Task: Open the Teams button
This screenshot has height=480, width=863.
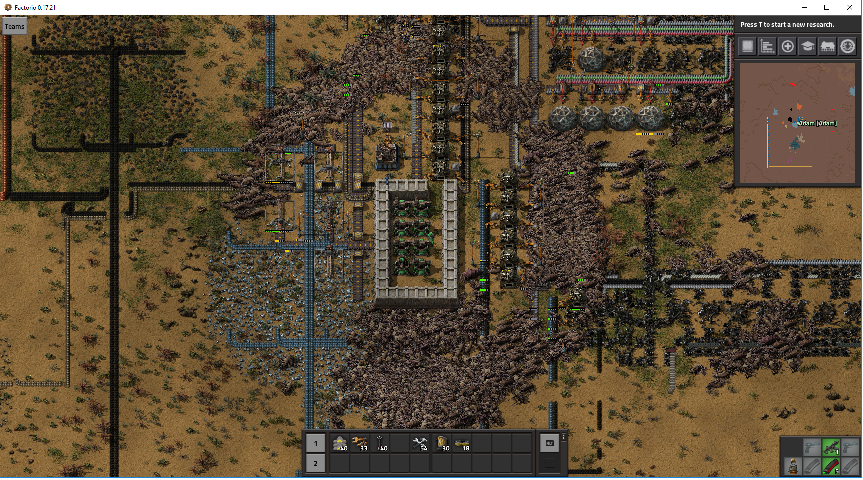Action: point(14,27)
